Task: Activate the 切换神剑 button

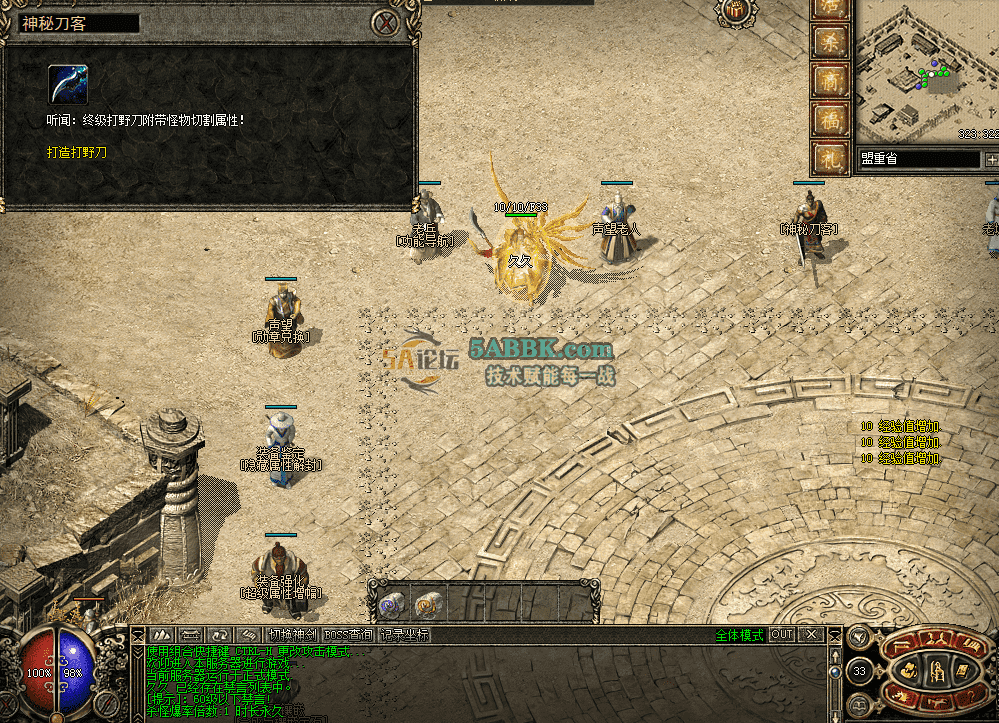Action: point(292,635)
